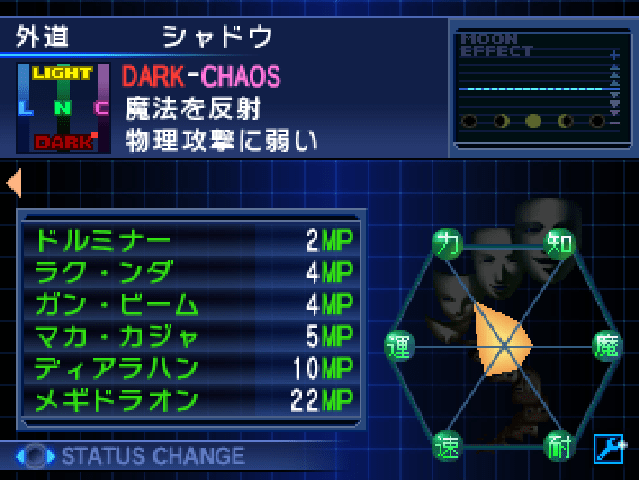Click the 運 stat node
The height and width of the screenshot is (480, 639).
[x=398, y=346]
